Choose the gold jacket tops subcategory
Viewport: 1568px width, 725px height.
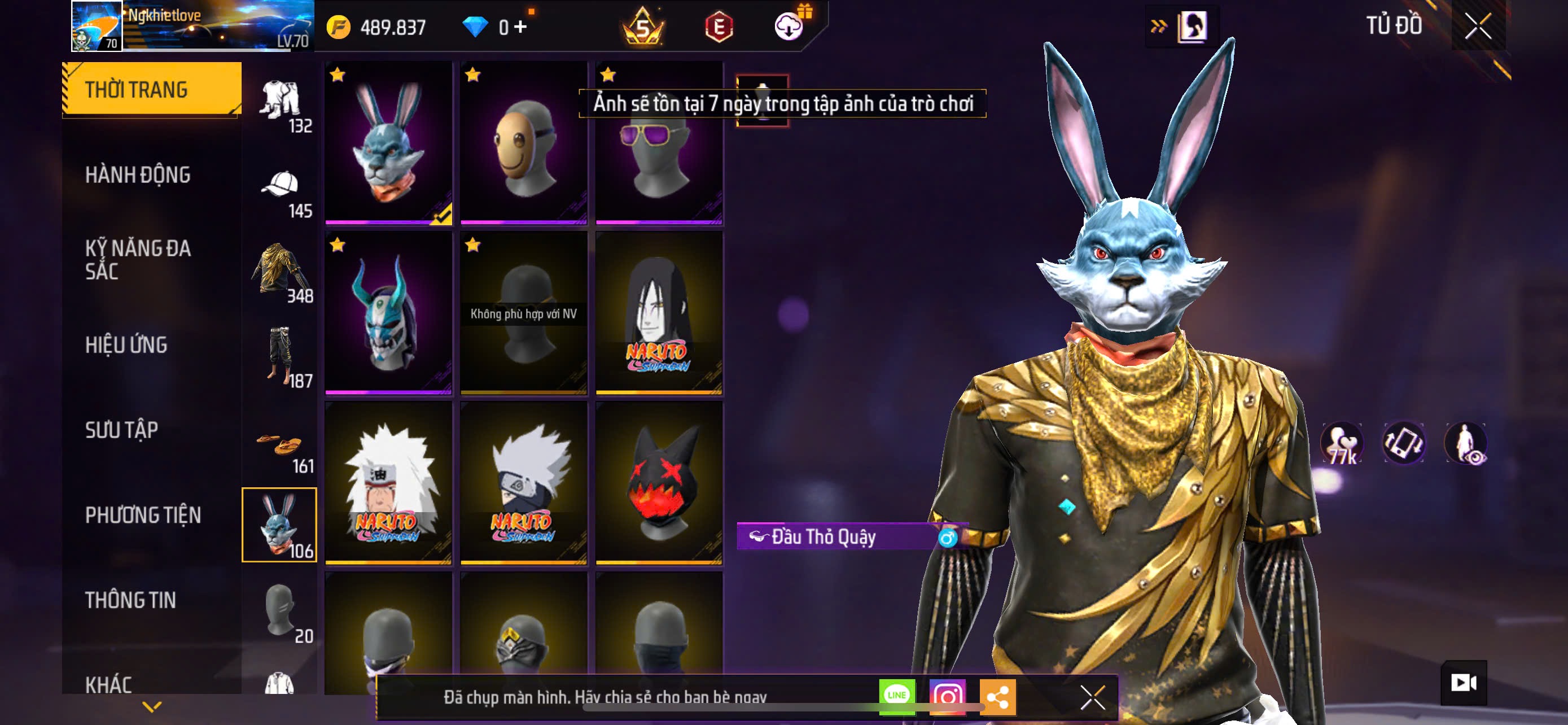point(281,273)
